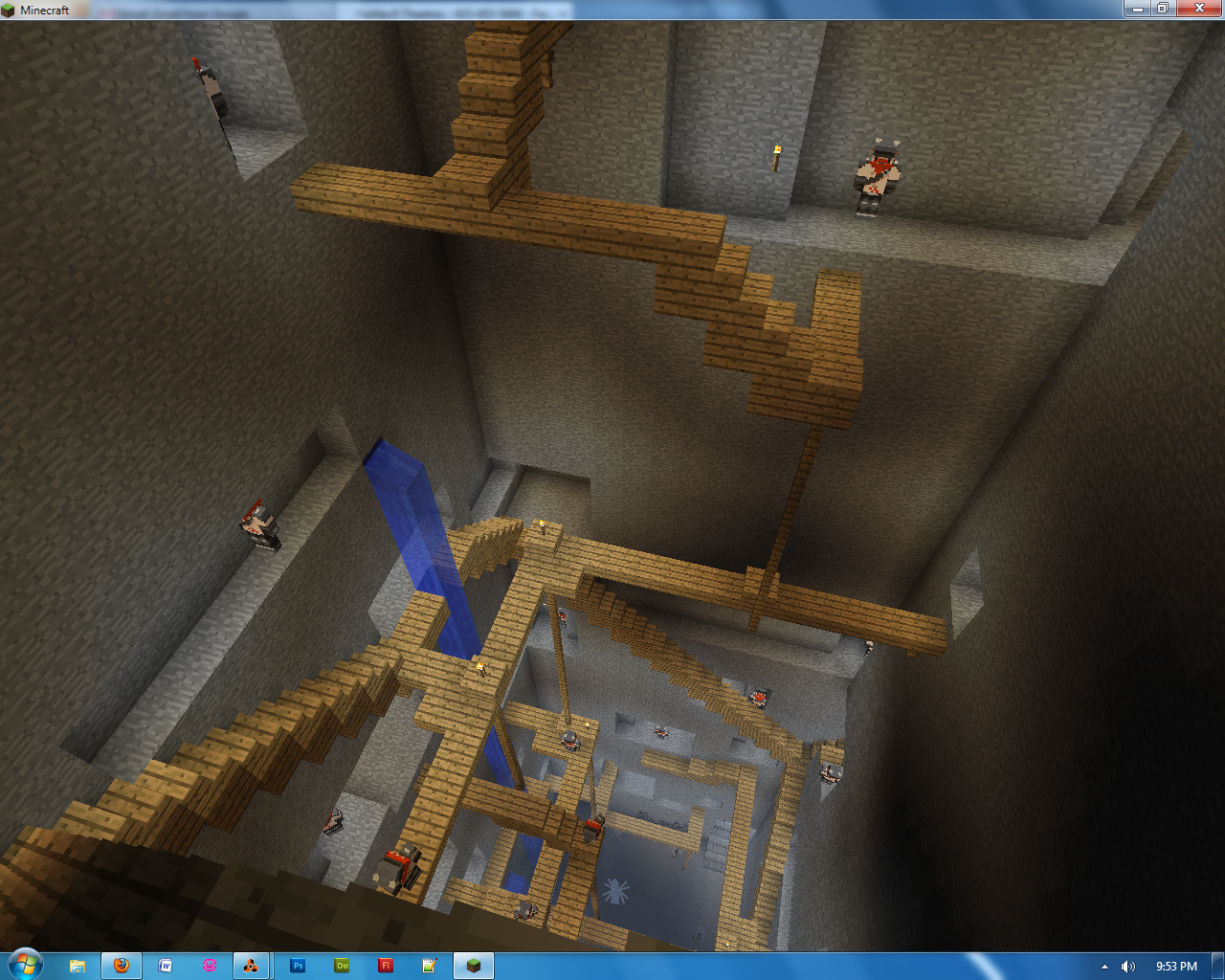Viewport: 1225px width, 980px height.
Task: Open Windows Explorer from the taskbar
Action: coord(78,966)
